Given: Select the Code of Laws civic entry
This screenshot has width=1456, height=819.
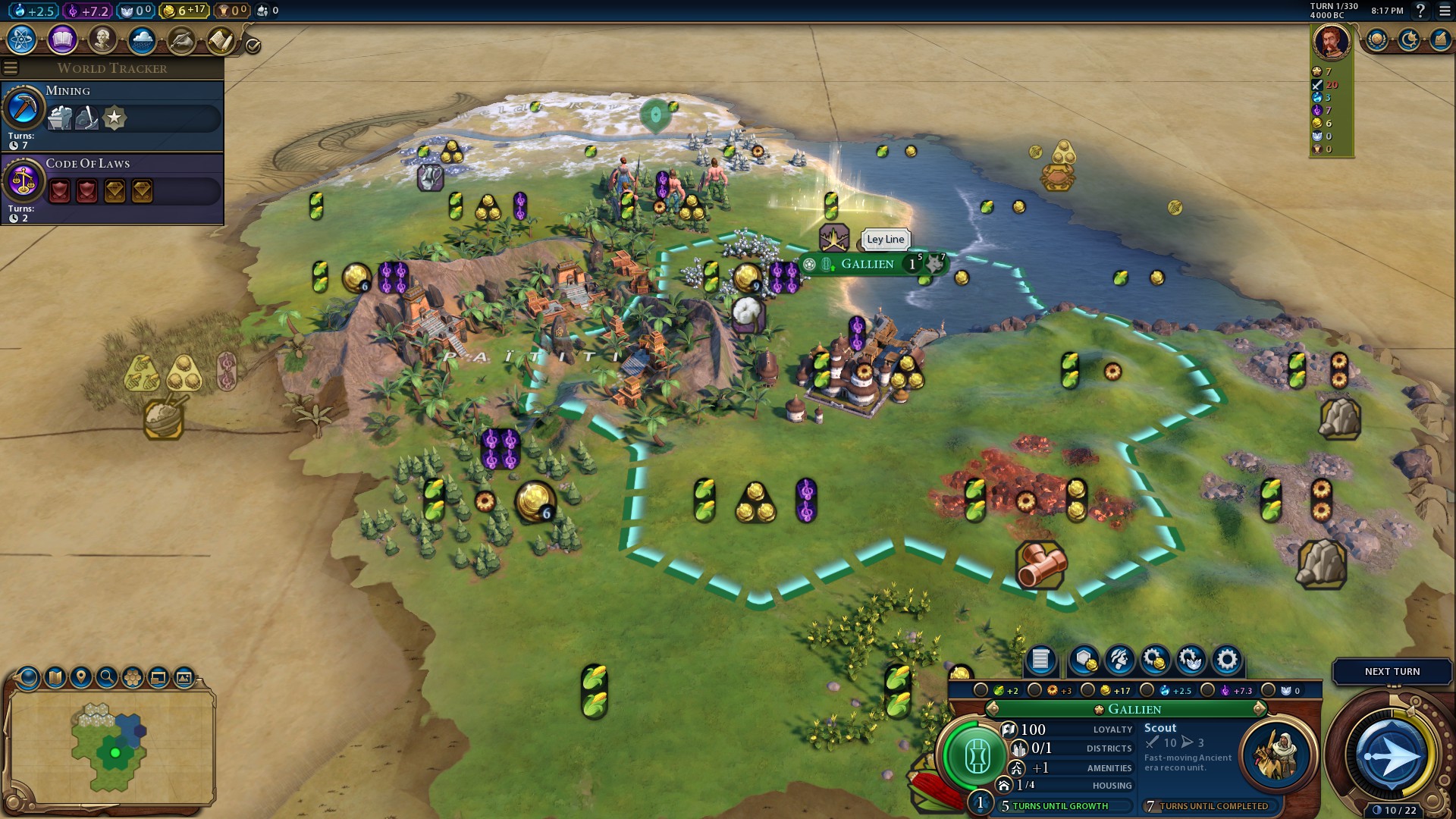Looking at the screenshot, I should coord(112,187).
